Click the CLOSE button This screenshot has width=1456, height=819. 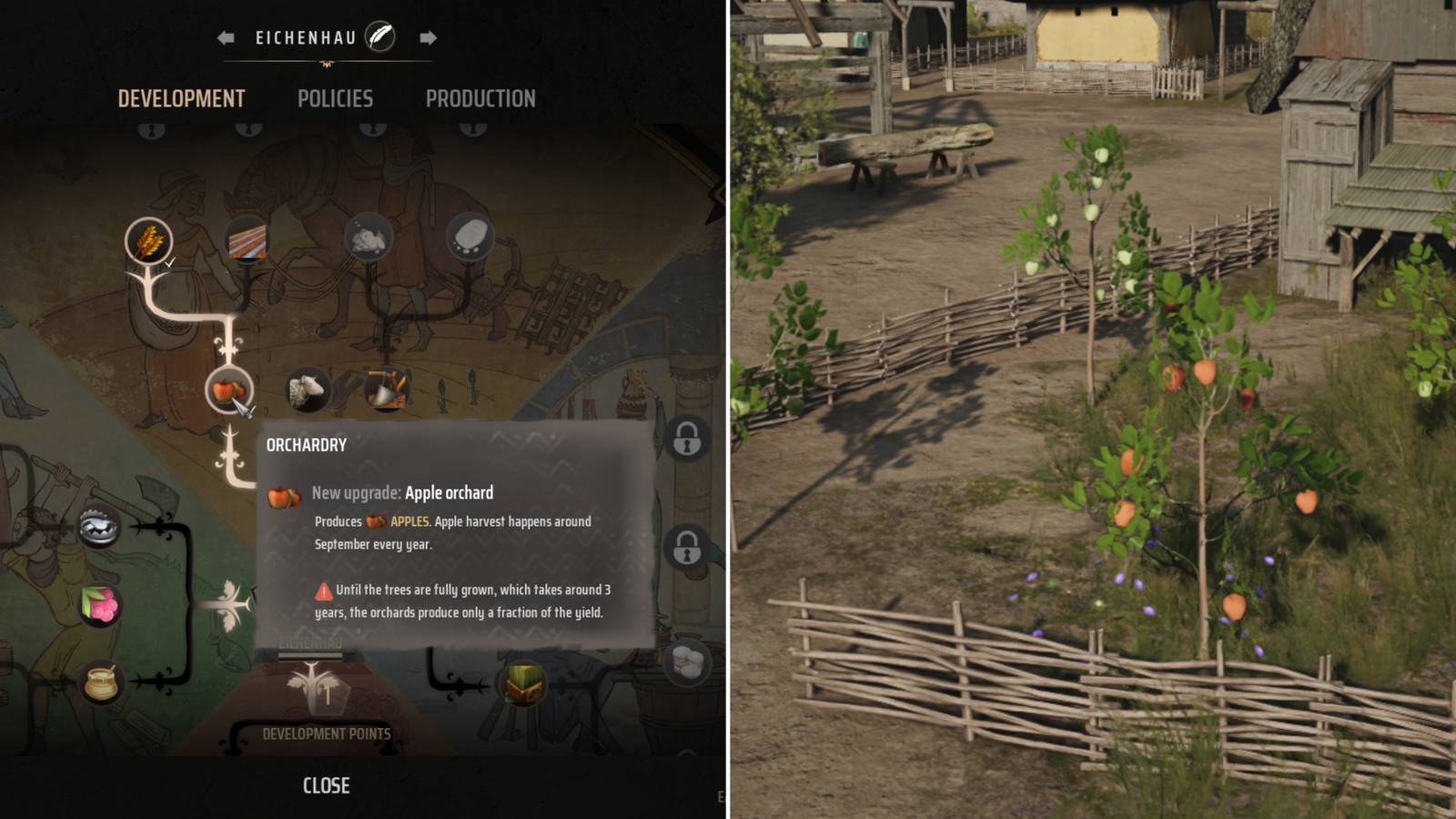[326, 784]
